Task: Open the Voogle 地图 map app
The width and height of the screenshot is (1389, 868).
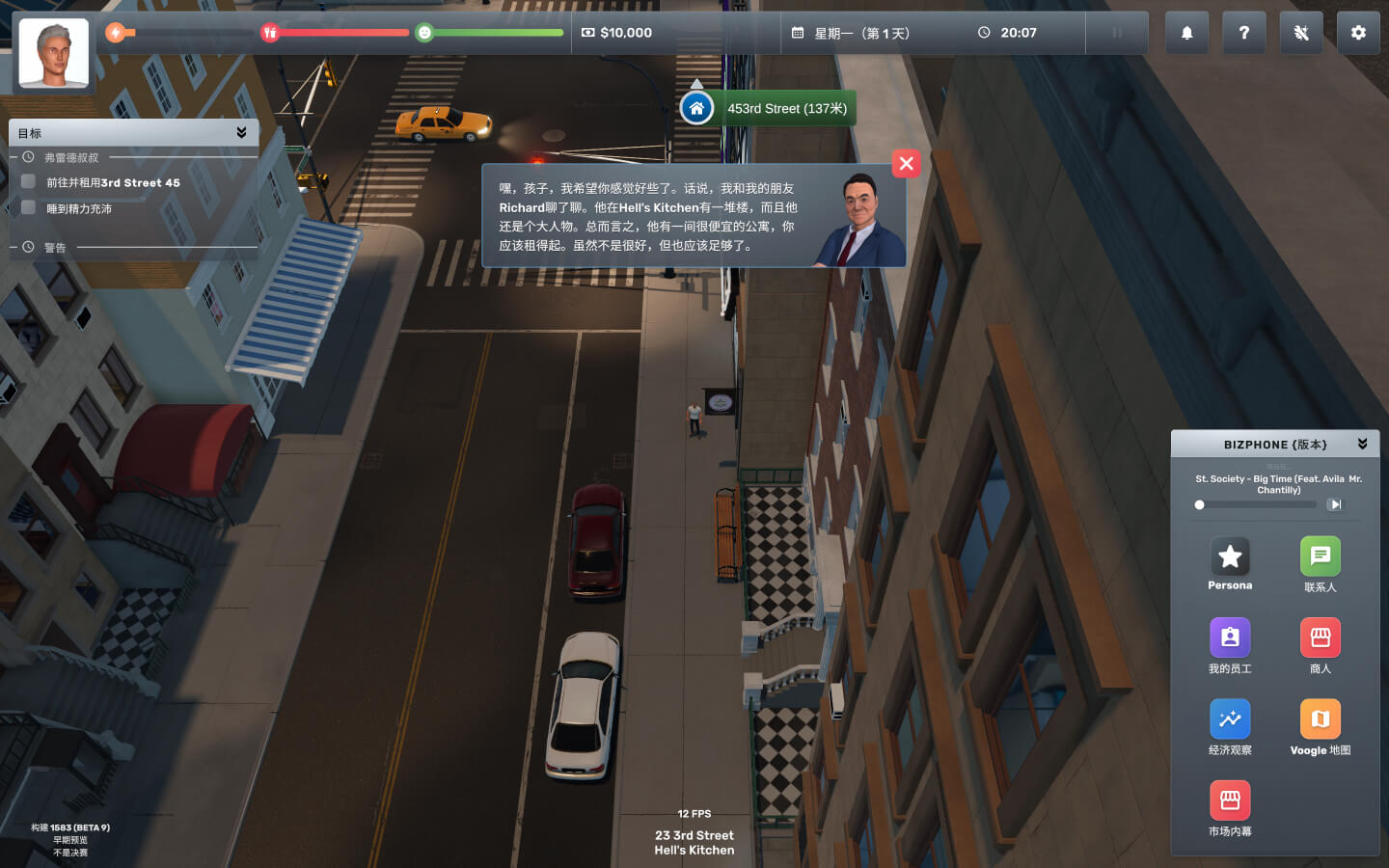Action: pyautogui.click(x=1320, y=719)
